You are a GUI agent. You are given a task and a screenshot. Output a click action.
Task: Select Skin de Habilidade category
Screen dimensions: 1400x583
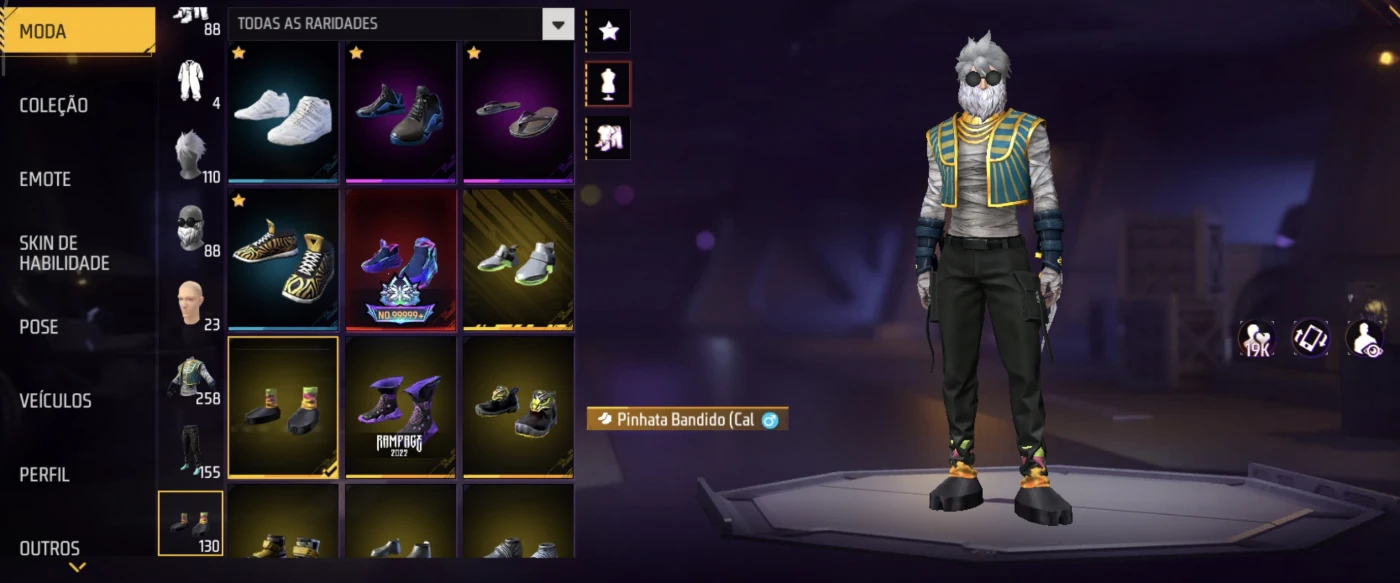coord(64,253)
